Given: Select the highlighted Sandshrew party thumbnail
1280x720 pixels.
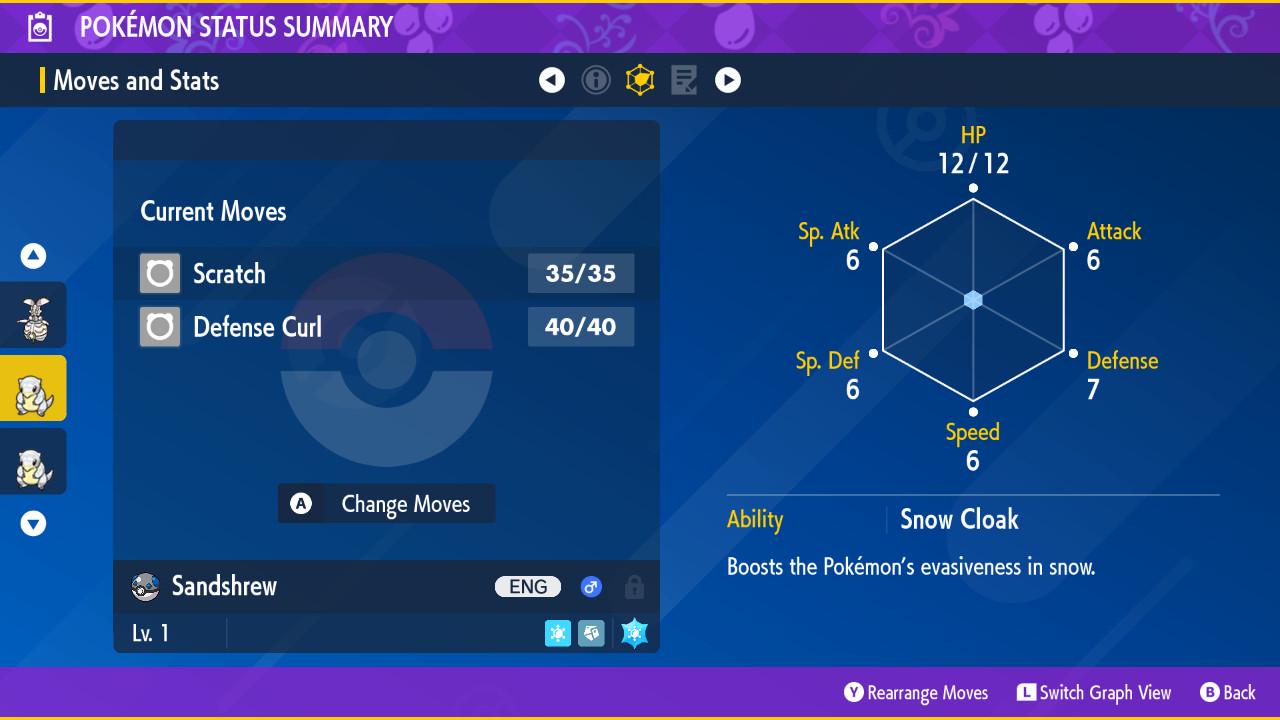Looking at the screenshot, I should click(34, 388).
